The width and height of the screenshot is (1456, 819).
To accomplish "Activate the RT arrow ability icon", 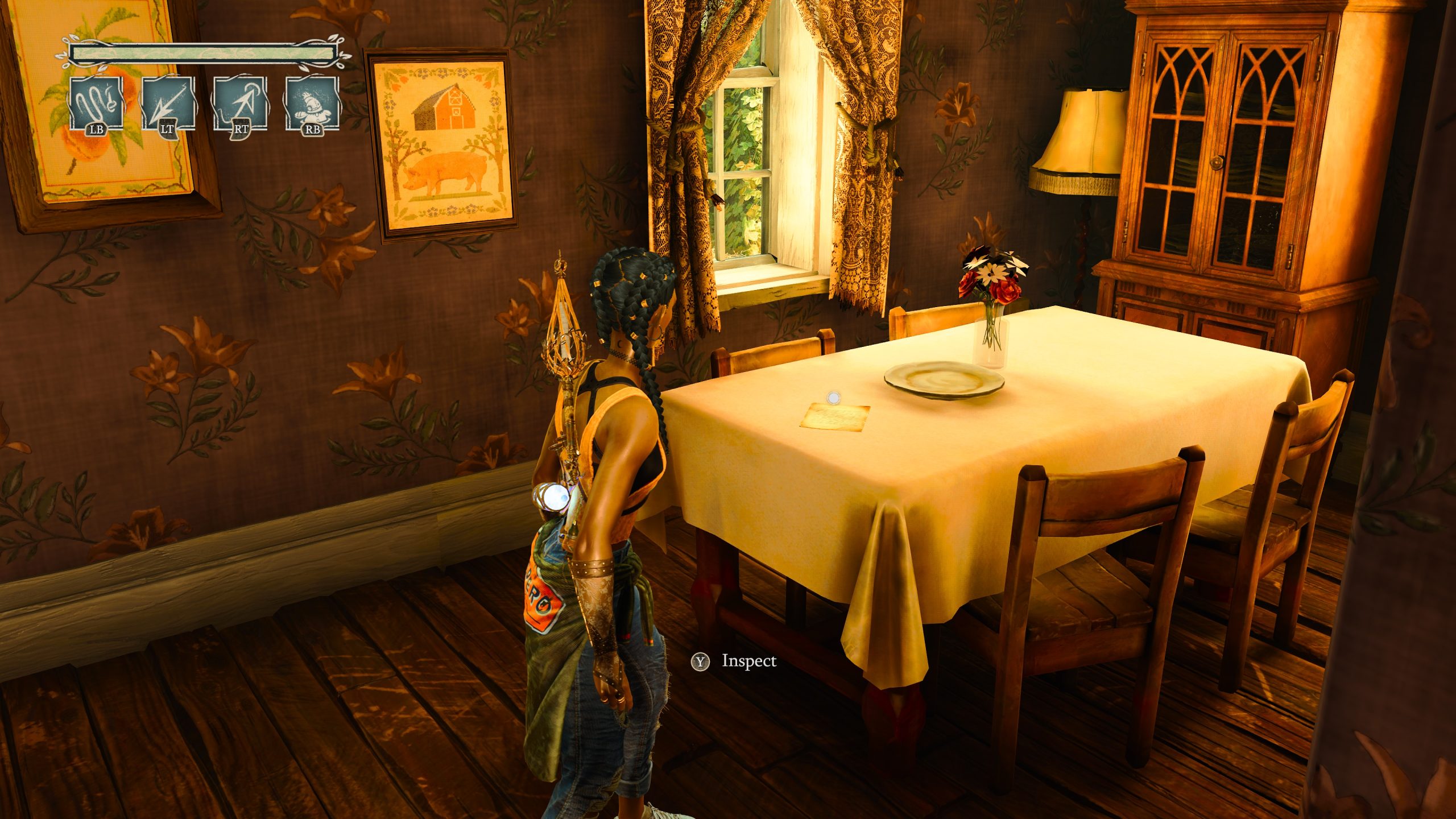I will (239, 104).
